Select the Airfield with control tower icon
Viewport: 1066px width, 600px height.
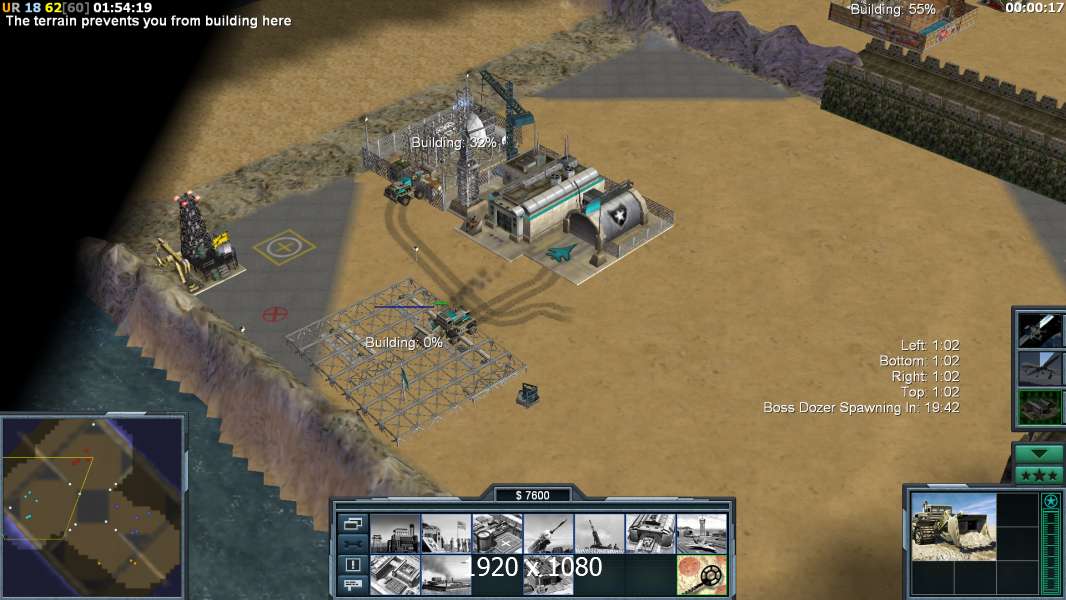(x=701, y=534)
